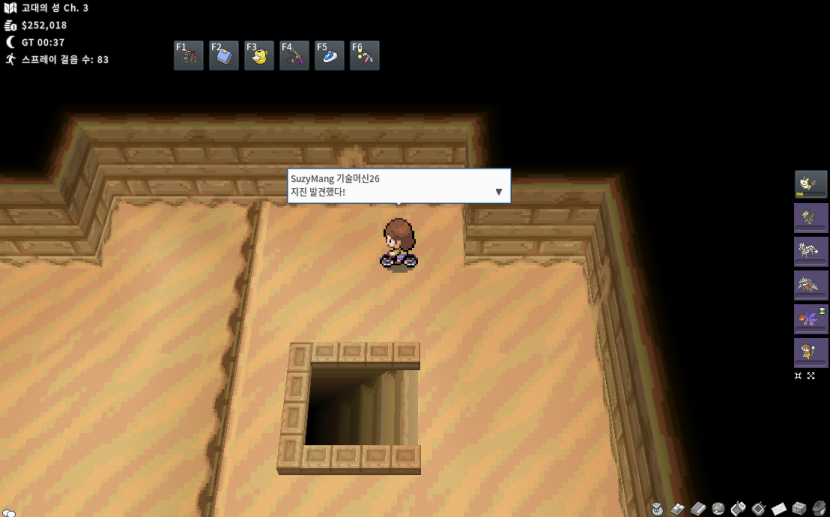Select the blue item in slot F2
Image resolution: width=830 pixels, height=517 pixels.
[224, 56]
